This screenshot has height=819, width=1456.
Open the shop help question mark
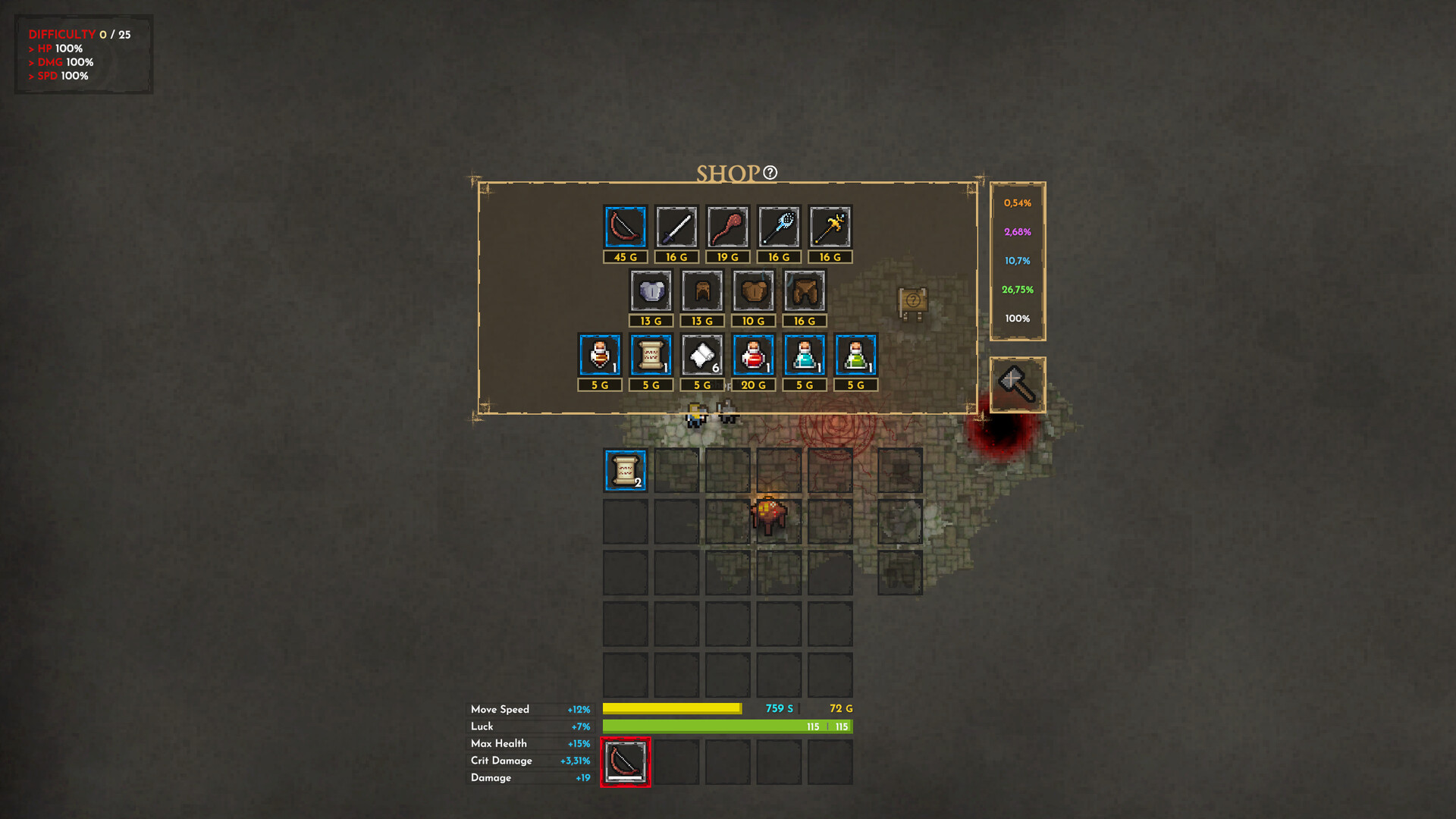pos(770,174)
